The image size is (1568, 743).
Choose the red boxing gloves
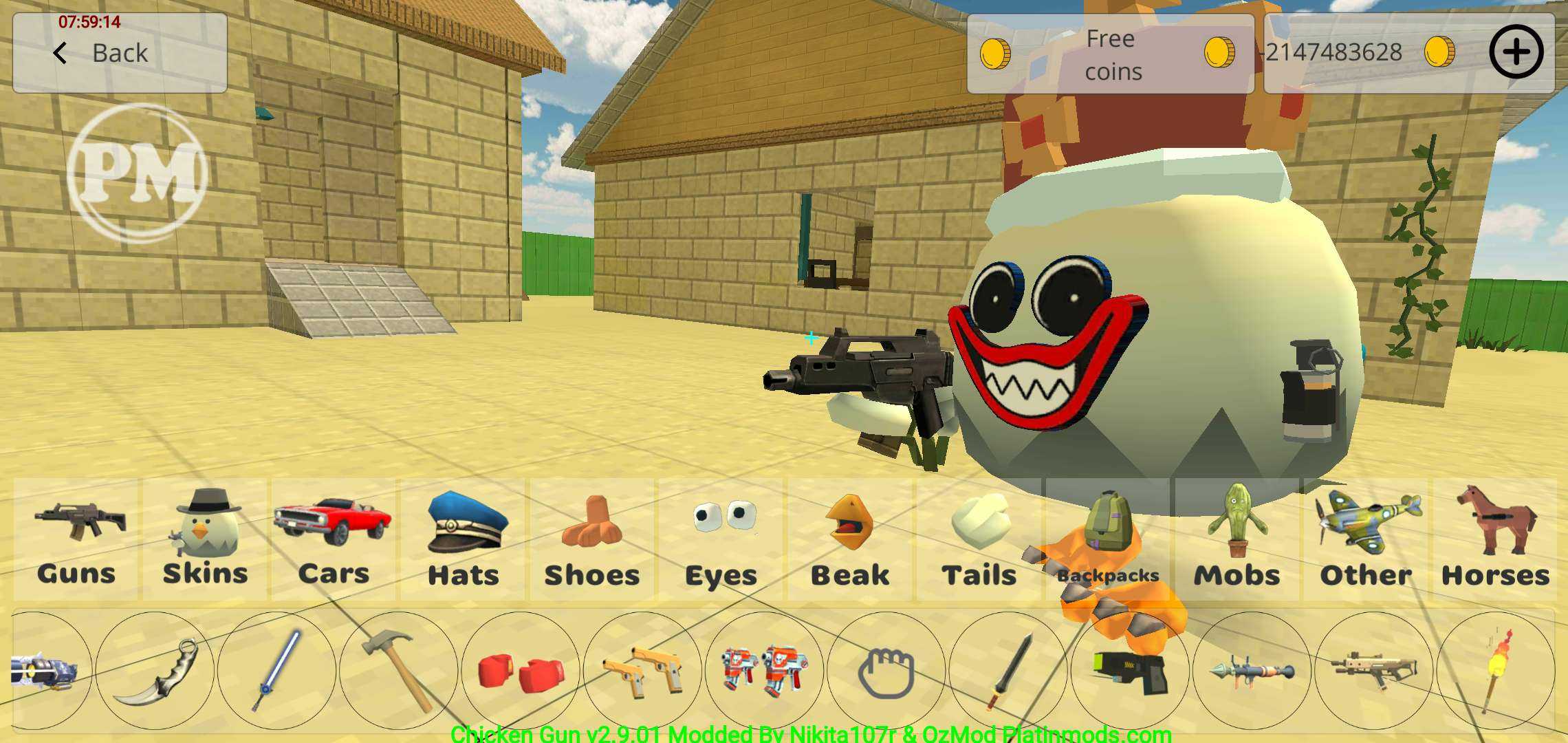tap(521, 671)
